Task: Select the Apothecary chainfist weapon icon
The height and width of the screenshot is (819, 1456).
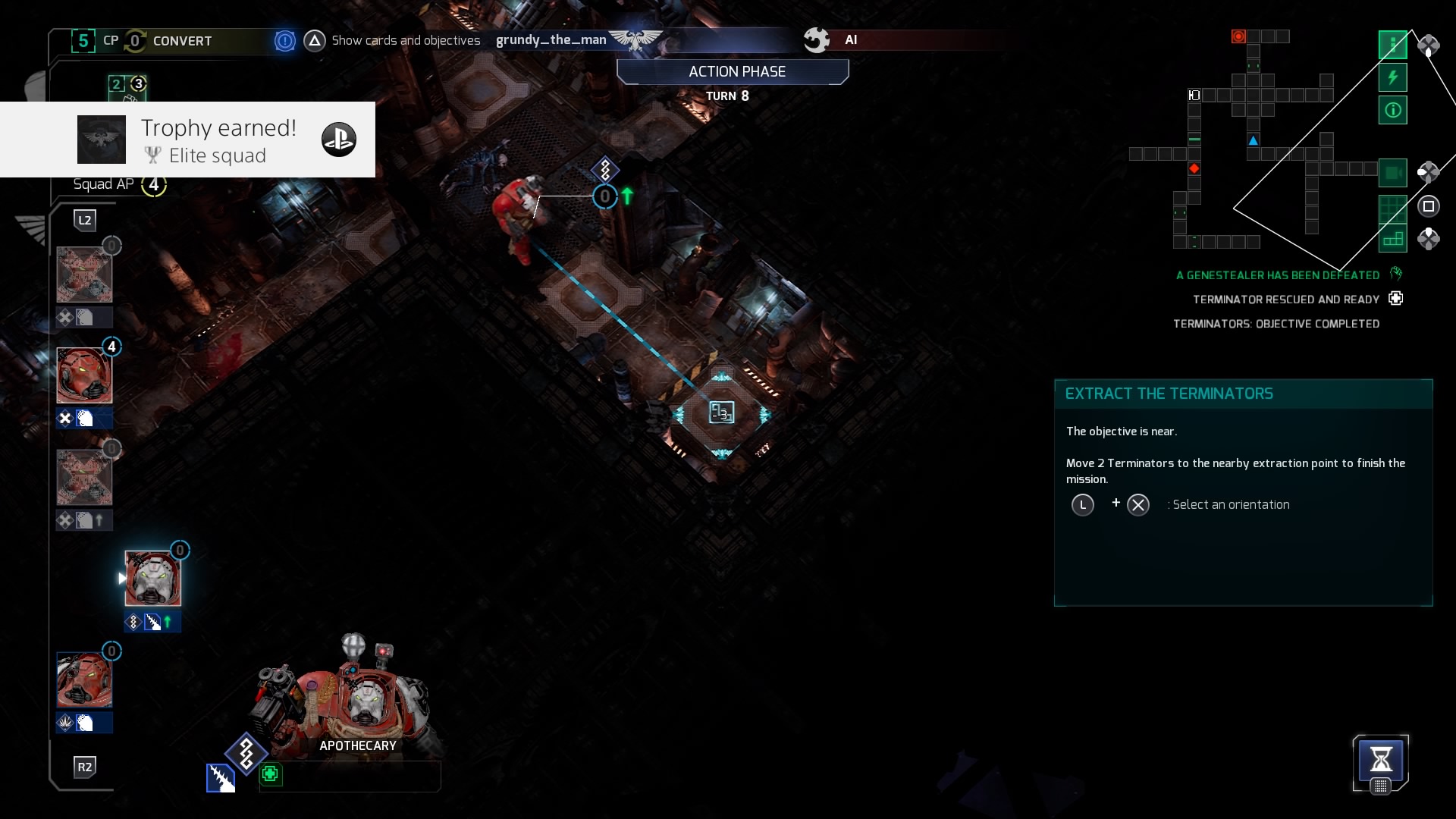Action: click(221, 778)
